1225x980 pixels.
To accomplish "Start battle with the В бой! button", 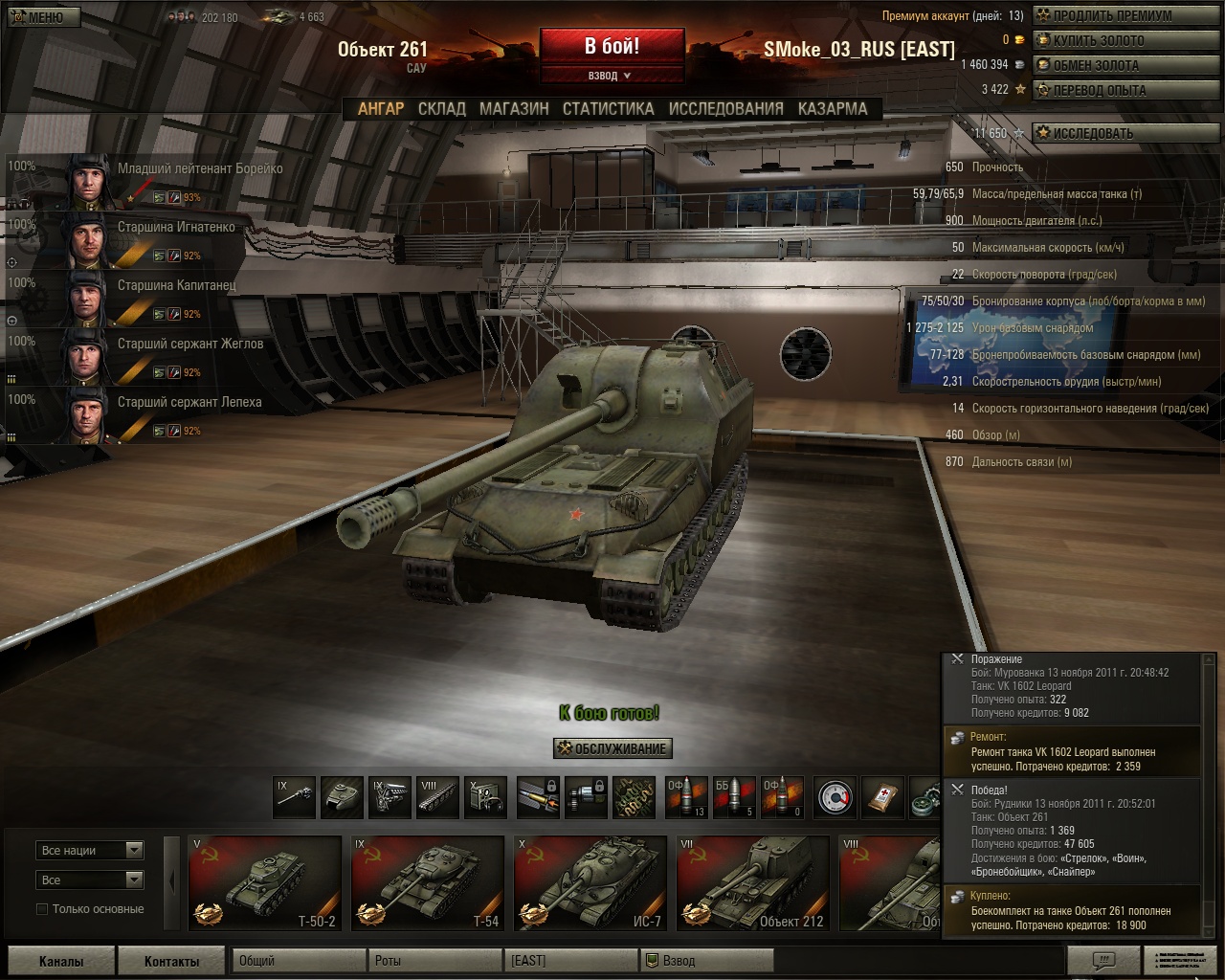I will coord(612,46).
